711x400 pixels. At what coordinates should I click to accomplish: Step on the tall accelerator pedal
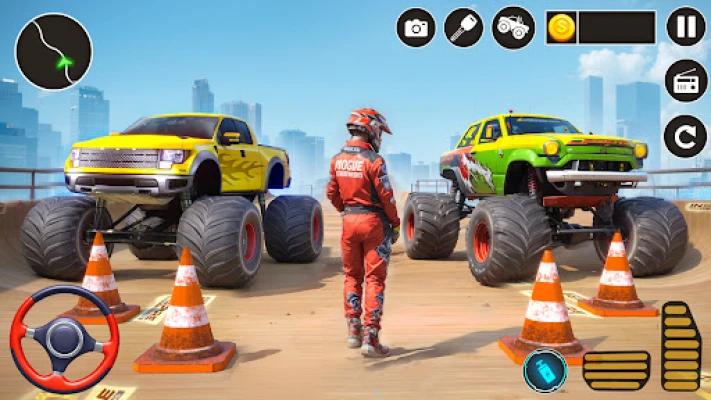(x=681, y=346)
